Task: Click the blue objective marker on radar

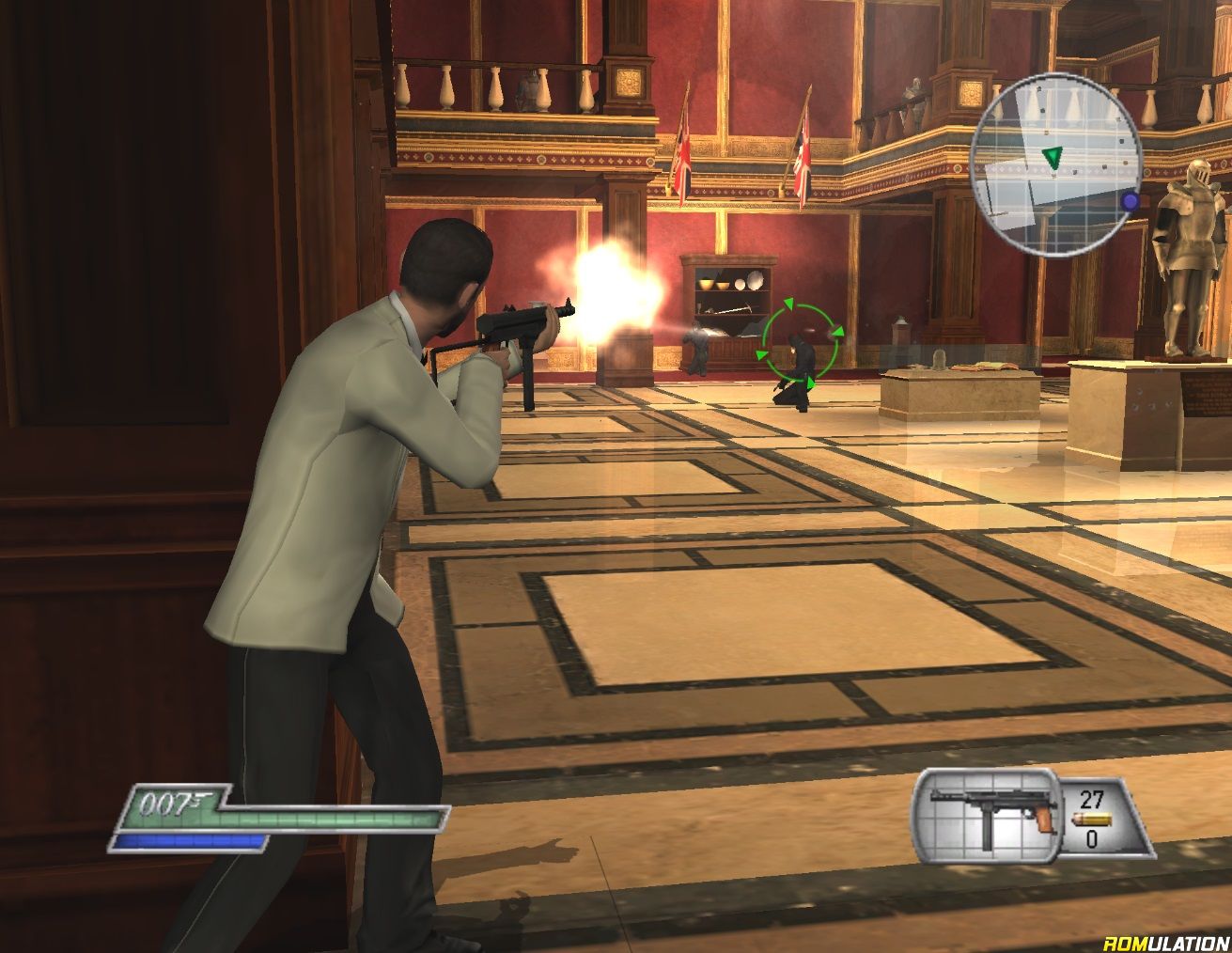Action: pos(1130,201)
